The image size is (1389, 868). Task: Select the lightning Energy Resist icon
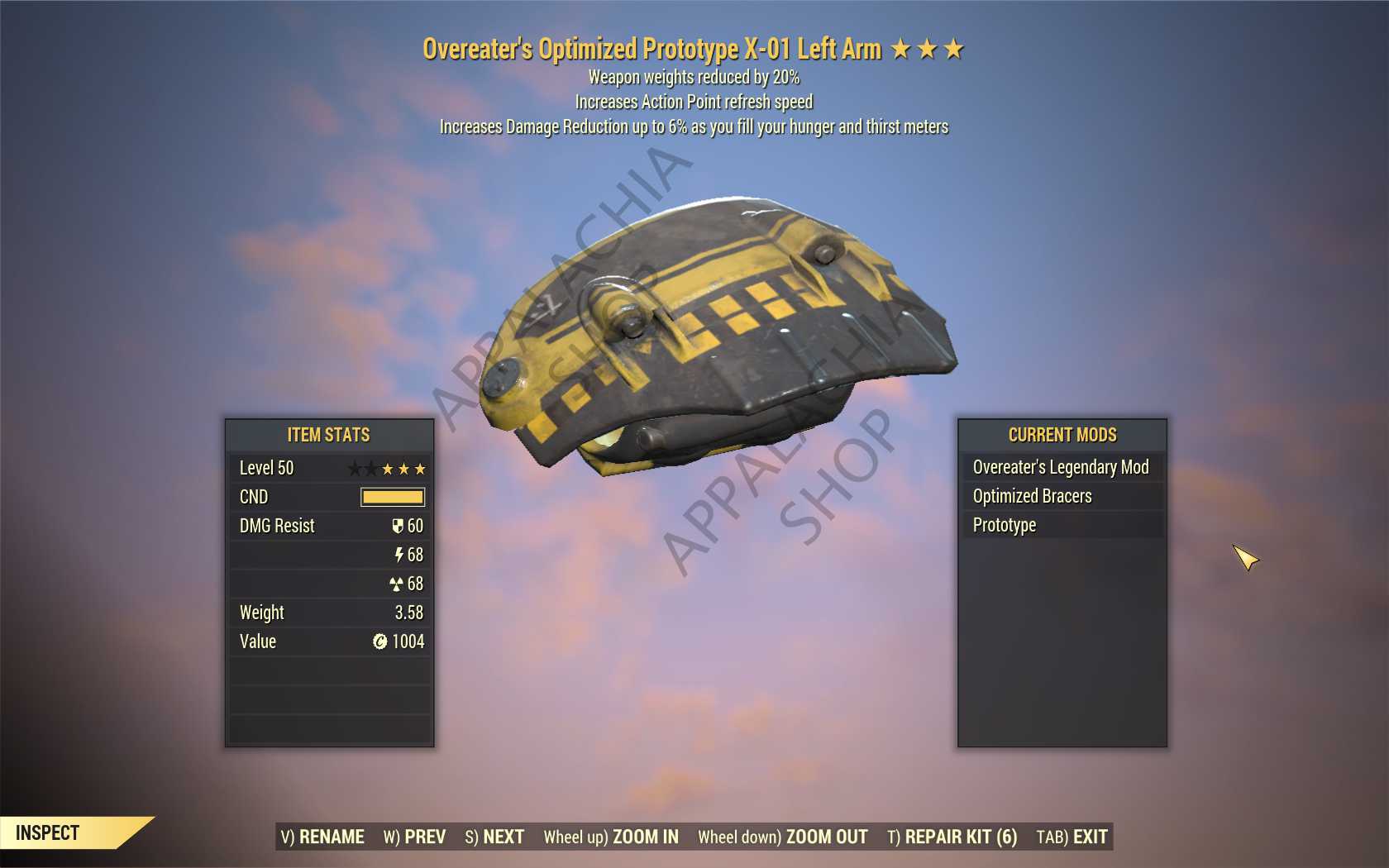(401, 555)
